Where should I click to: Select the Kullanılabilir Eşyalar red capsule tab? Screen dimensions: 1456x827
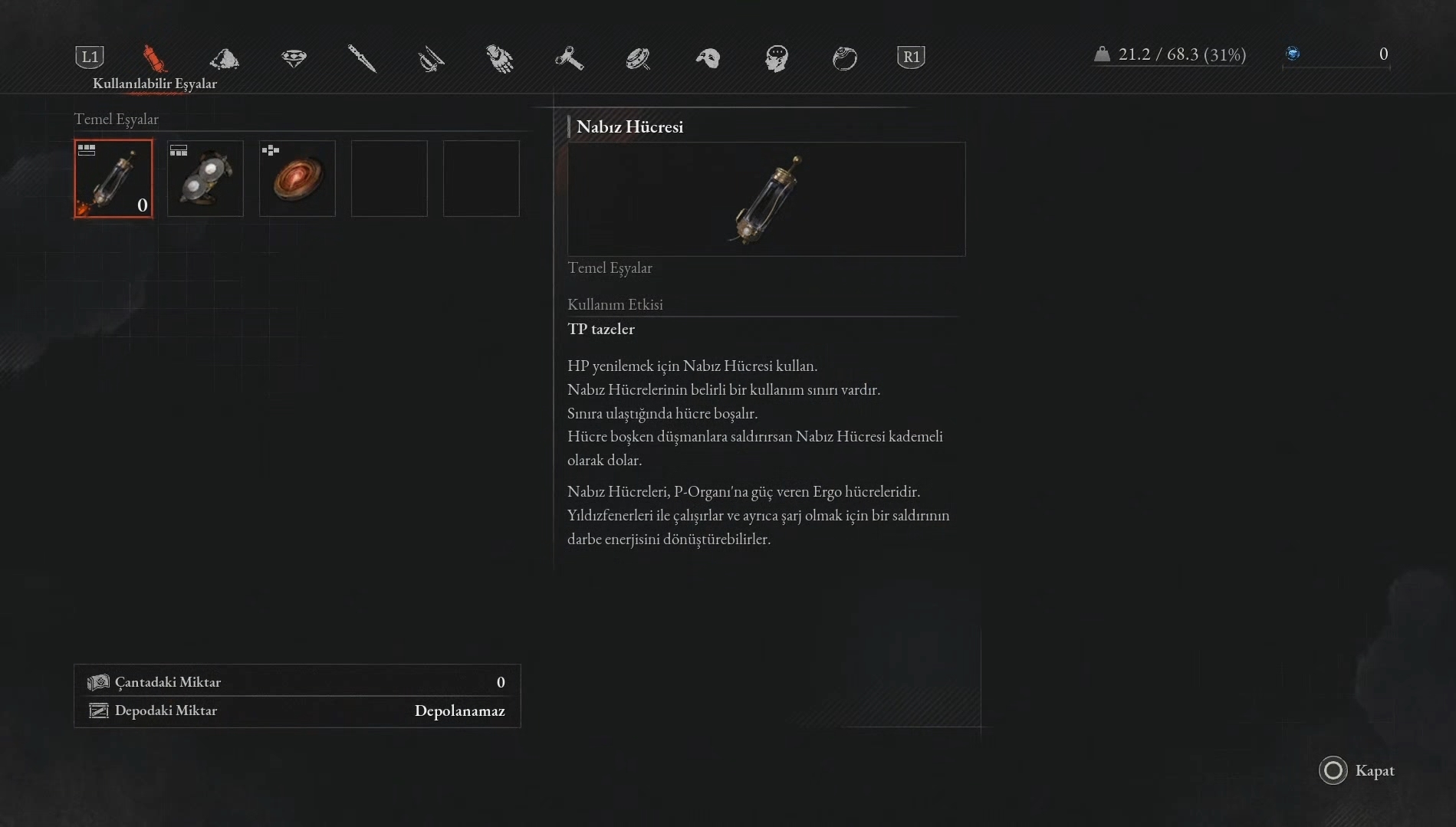click(x=154, y=58)
